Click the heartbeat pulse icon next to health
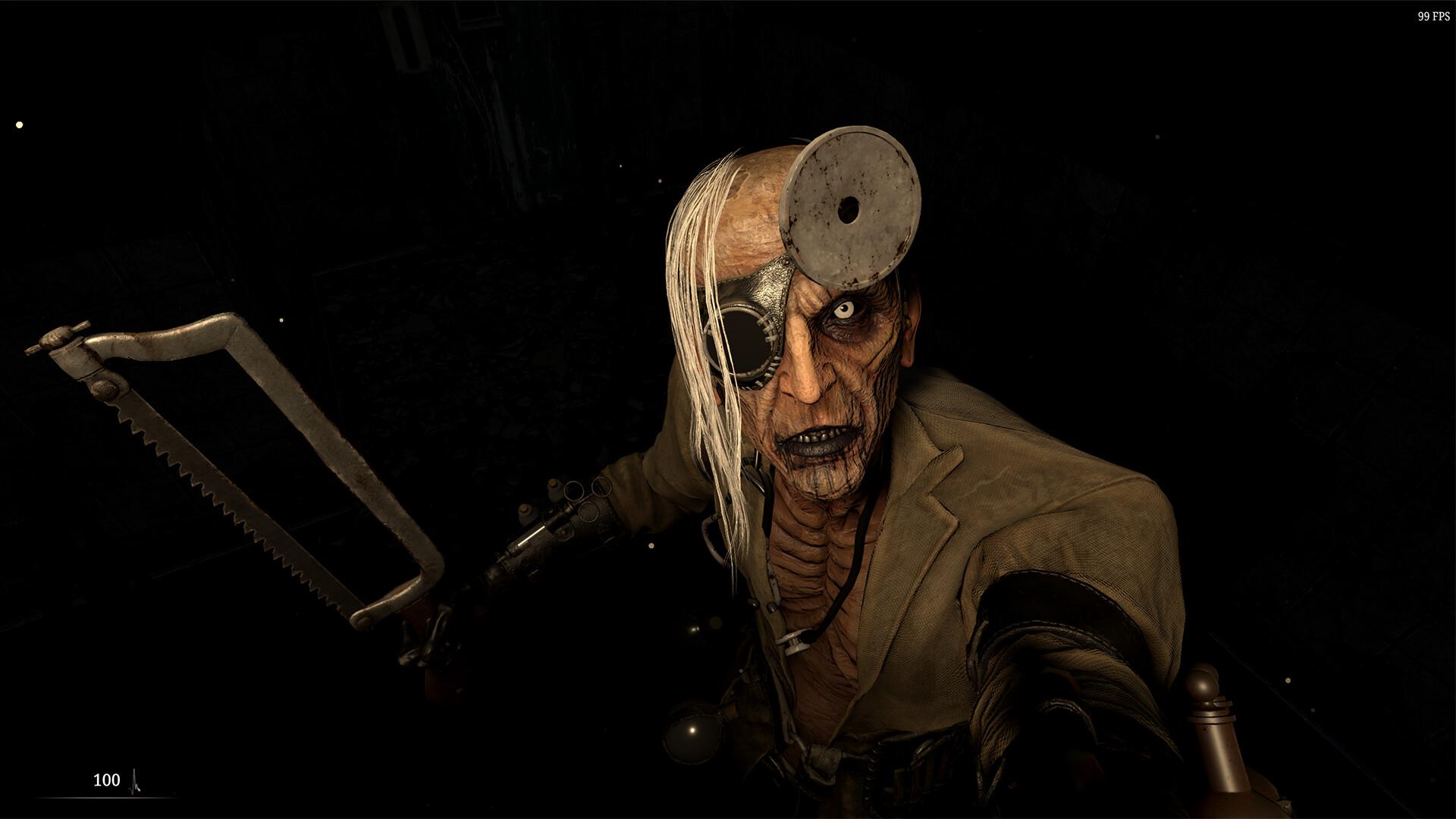 click(135, 779)
